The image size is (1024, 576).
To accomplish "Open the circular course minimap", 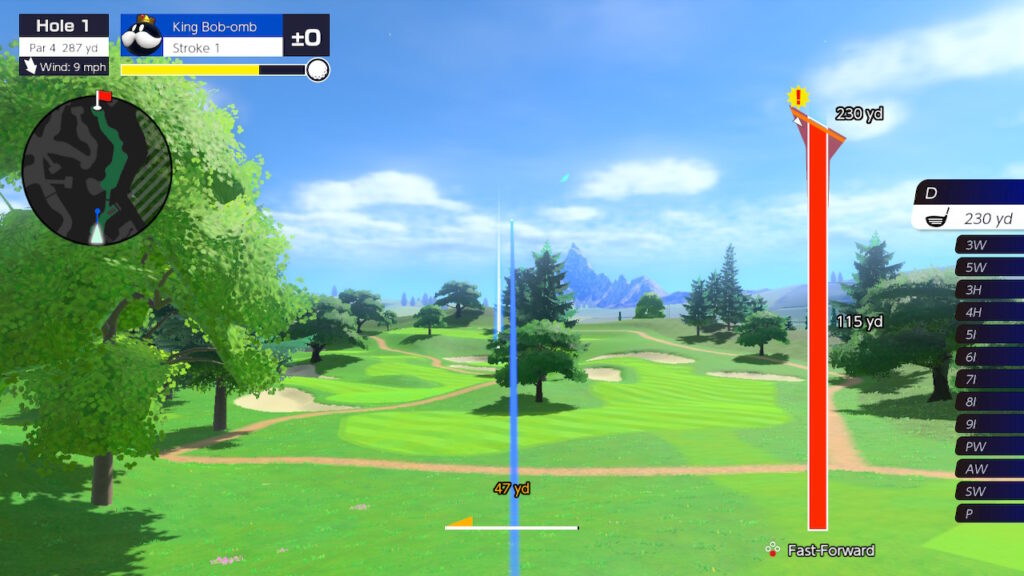I will [x=97, y=170].
